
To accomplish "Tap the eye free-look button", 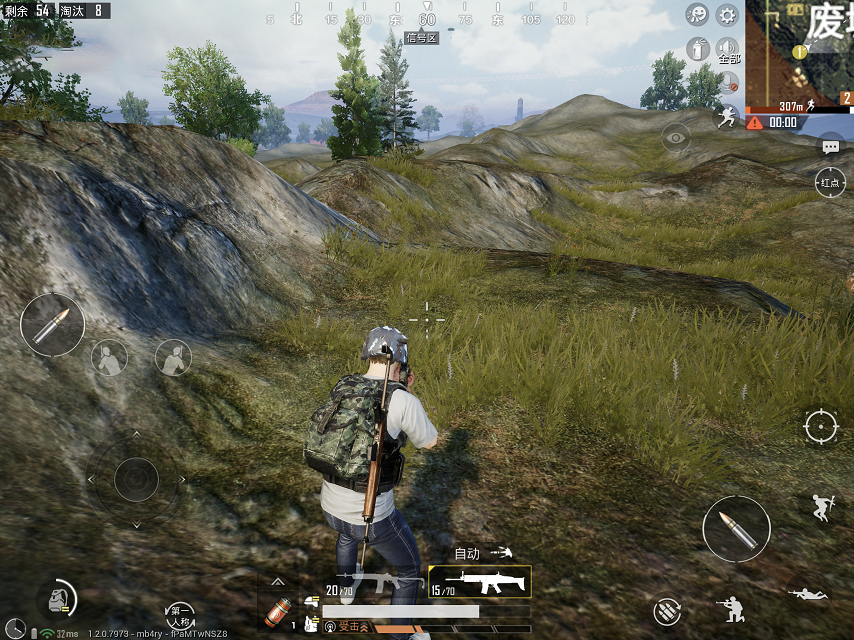I will point(676,138).
